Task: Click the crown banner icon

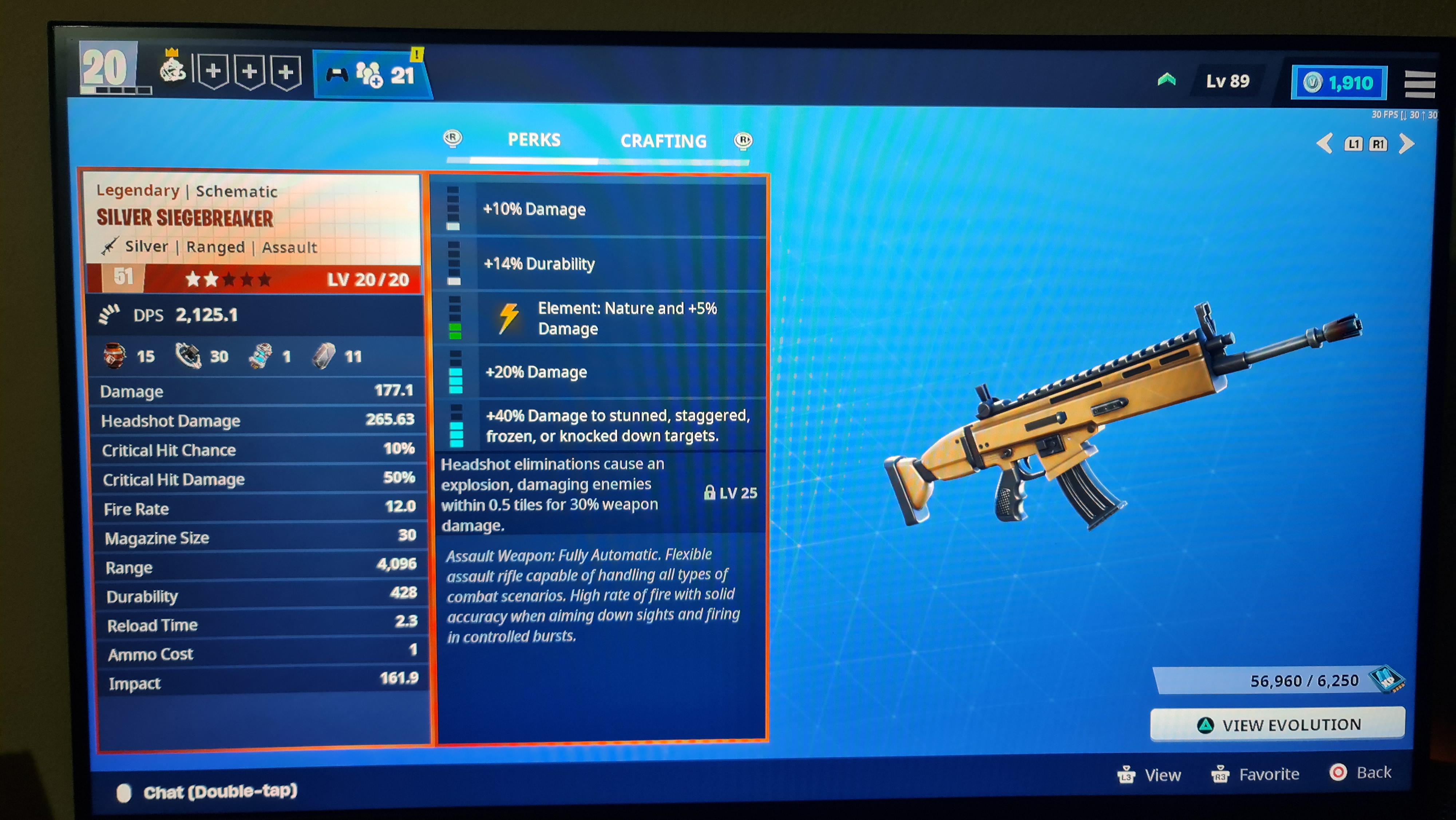Action: pos(173,70)
